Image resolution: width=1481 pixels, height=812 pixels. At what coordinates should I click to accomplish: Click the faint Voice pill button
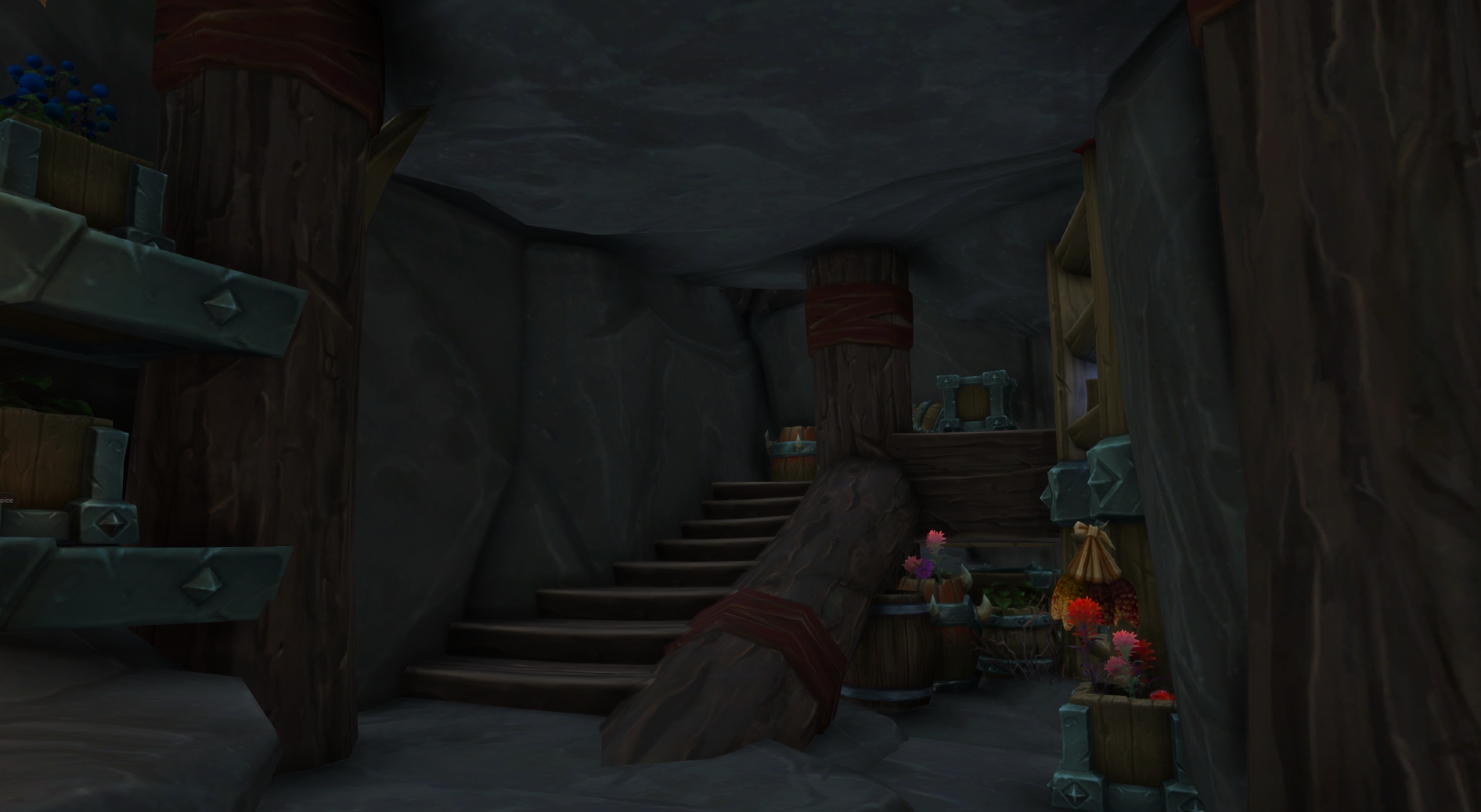point(6,500)
